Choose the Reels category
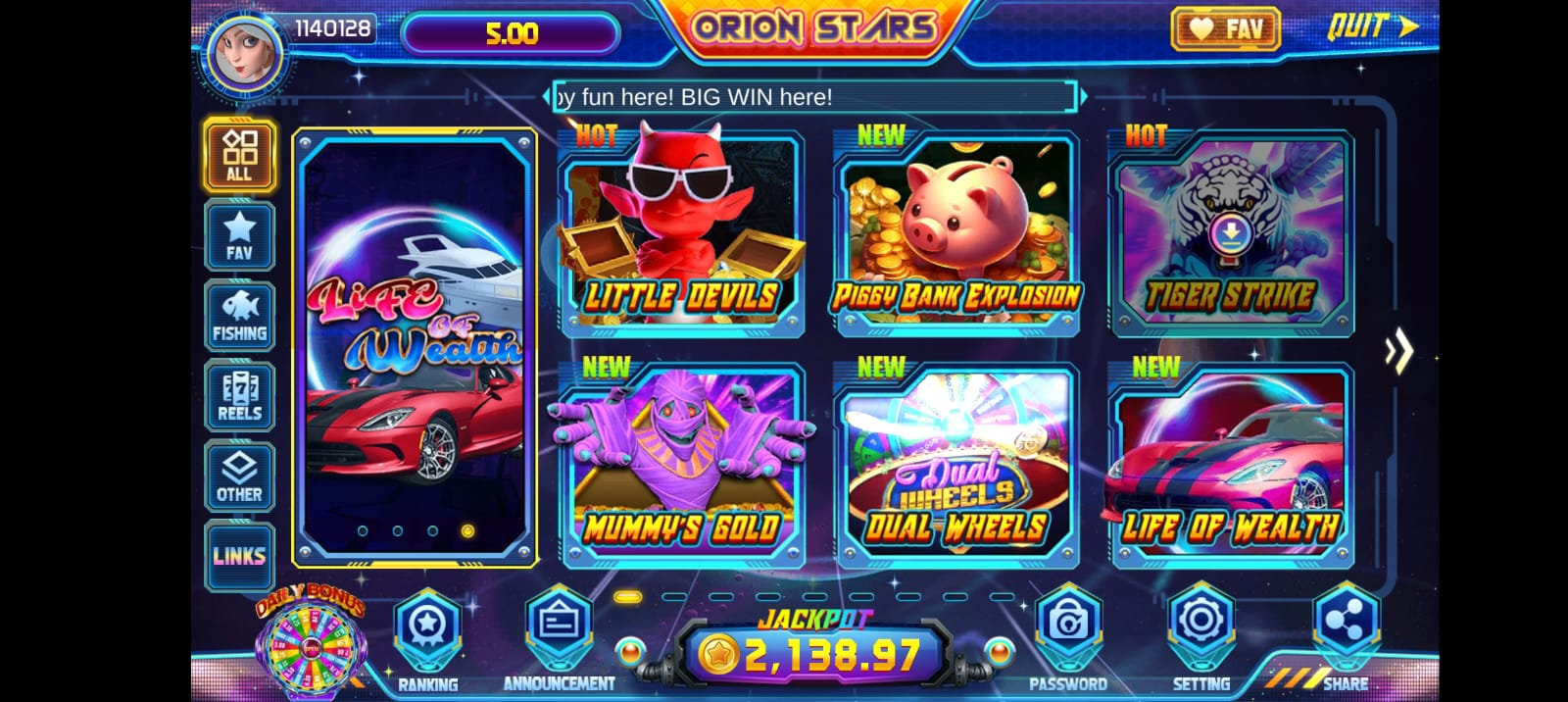Screen dimensions: 1568x702 [239, 396]
